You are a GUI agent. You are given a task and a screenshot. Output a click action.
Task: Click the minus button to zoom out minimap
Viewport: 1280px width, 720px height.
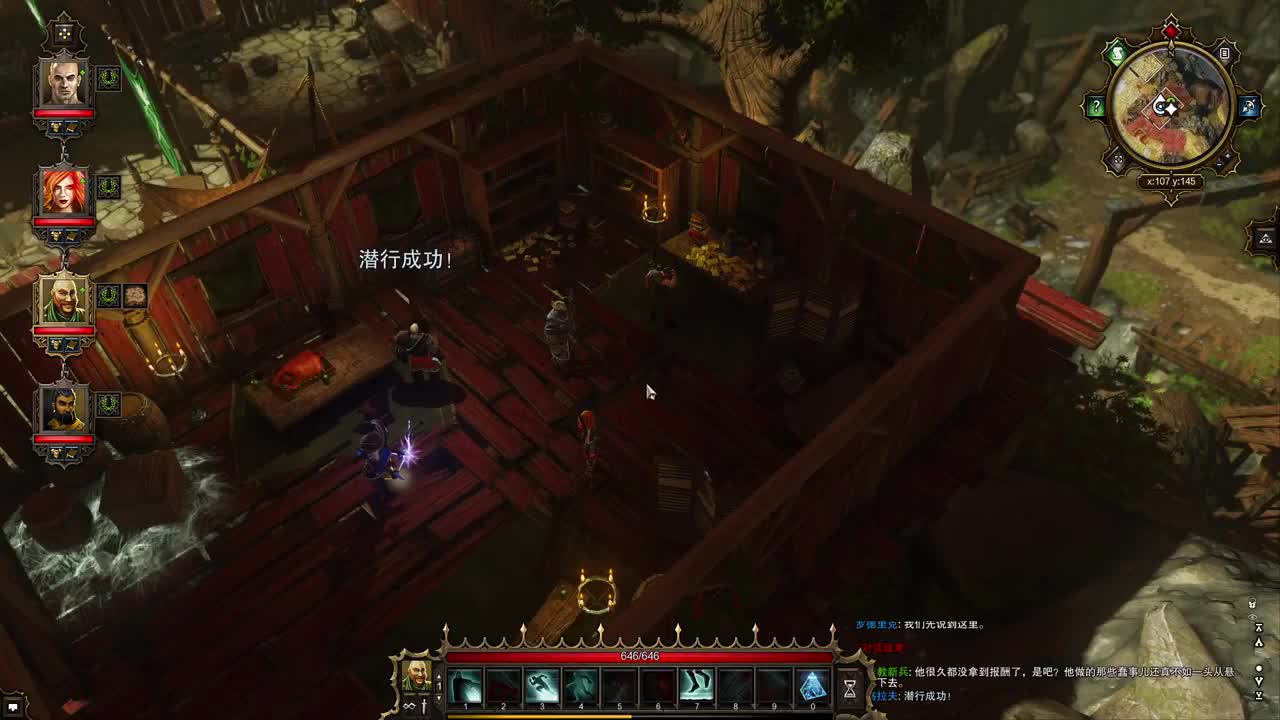1219,164
